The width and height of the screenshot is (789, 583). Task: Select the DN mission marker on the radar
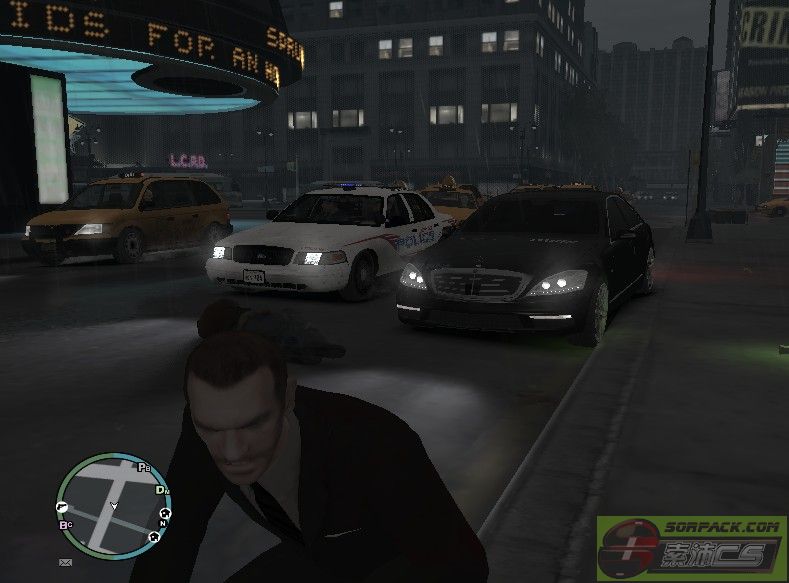point(162,491)
